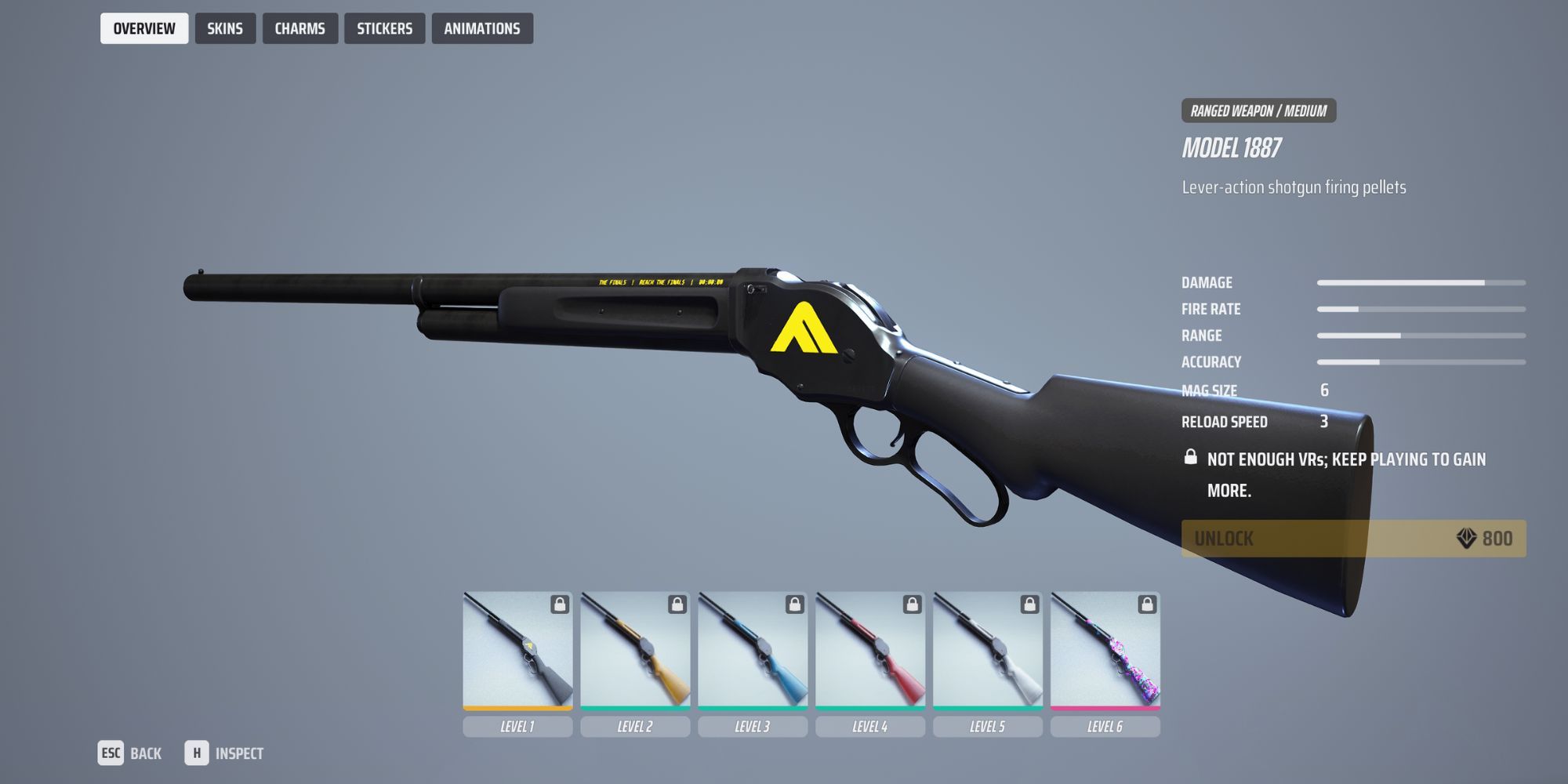Viewport: 1568px width, 784px height.
Task: Switch to the Stickers tab
Action: click(384, 28)
